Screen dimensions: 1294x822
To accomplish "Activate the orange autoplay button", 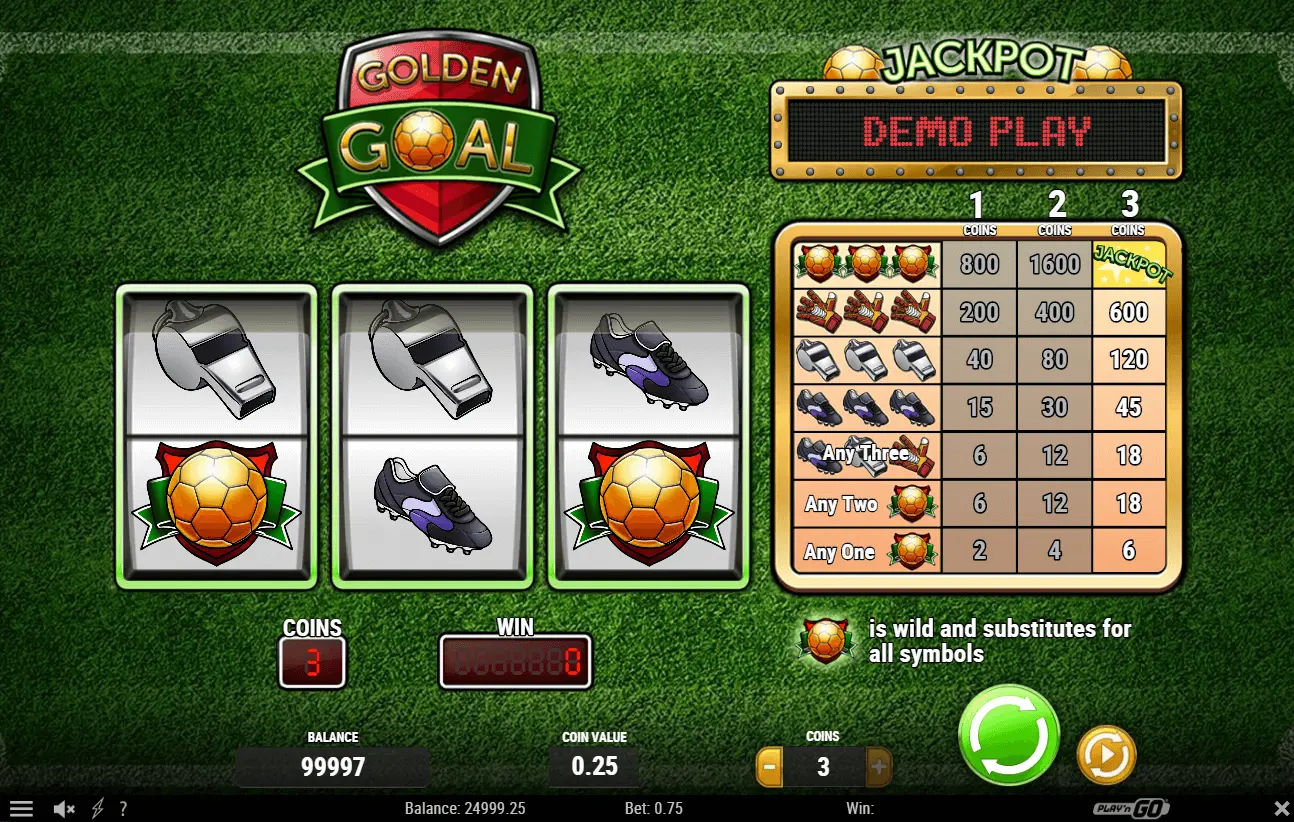I will click(1106, 754).
